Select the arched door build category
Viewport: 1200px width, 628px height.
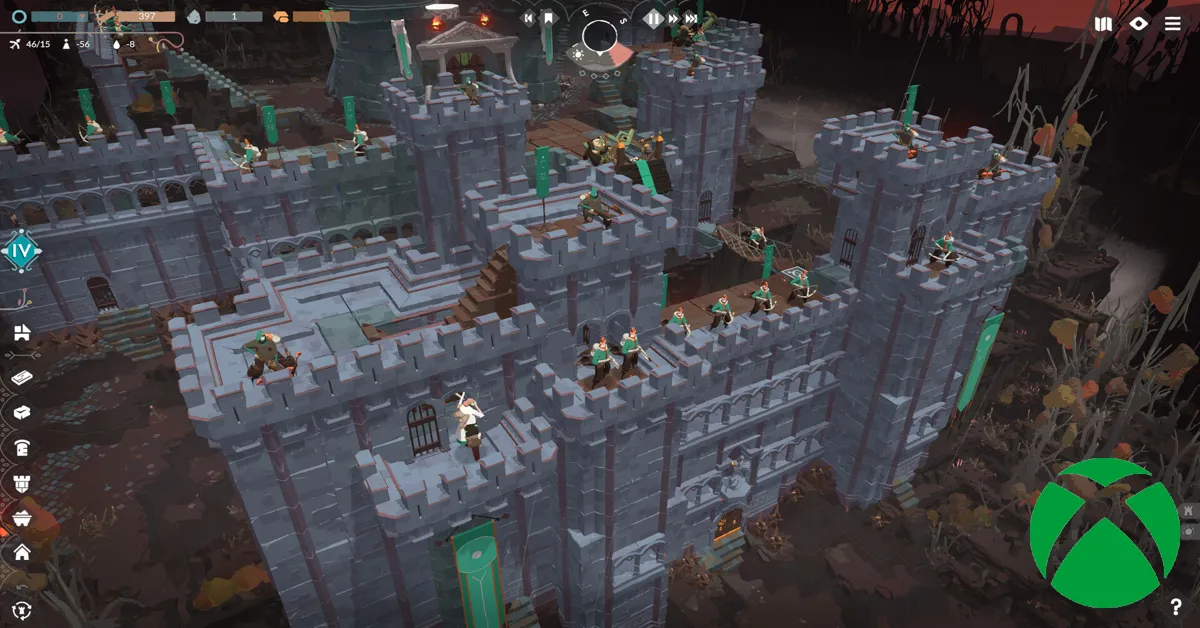[21, 447]
